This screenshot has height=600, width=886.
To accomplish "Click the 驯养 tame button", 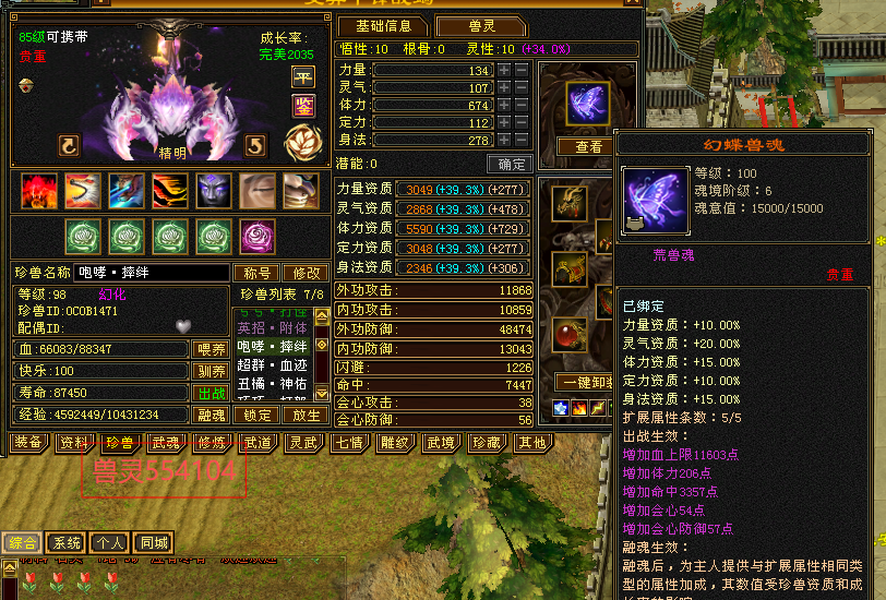I will tap(209, 372).
